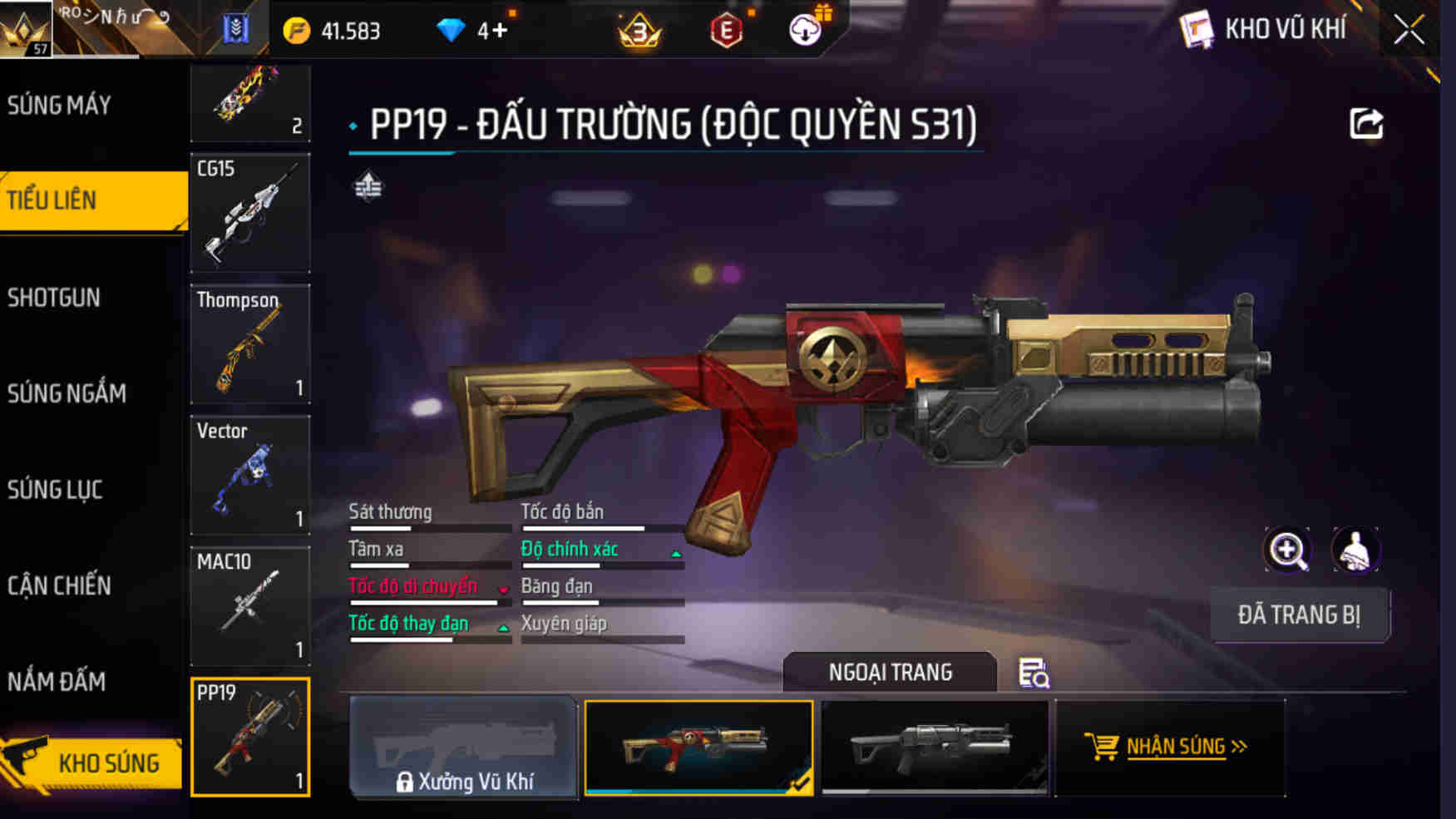Click the share icon beside the weapon name
The width and height of the screenshot is (1456, 819).
point(1362,123)
